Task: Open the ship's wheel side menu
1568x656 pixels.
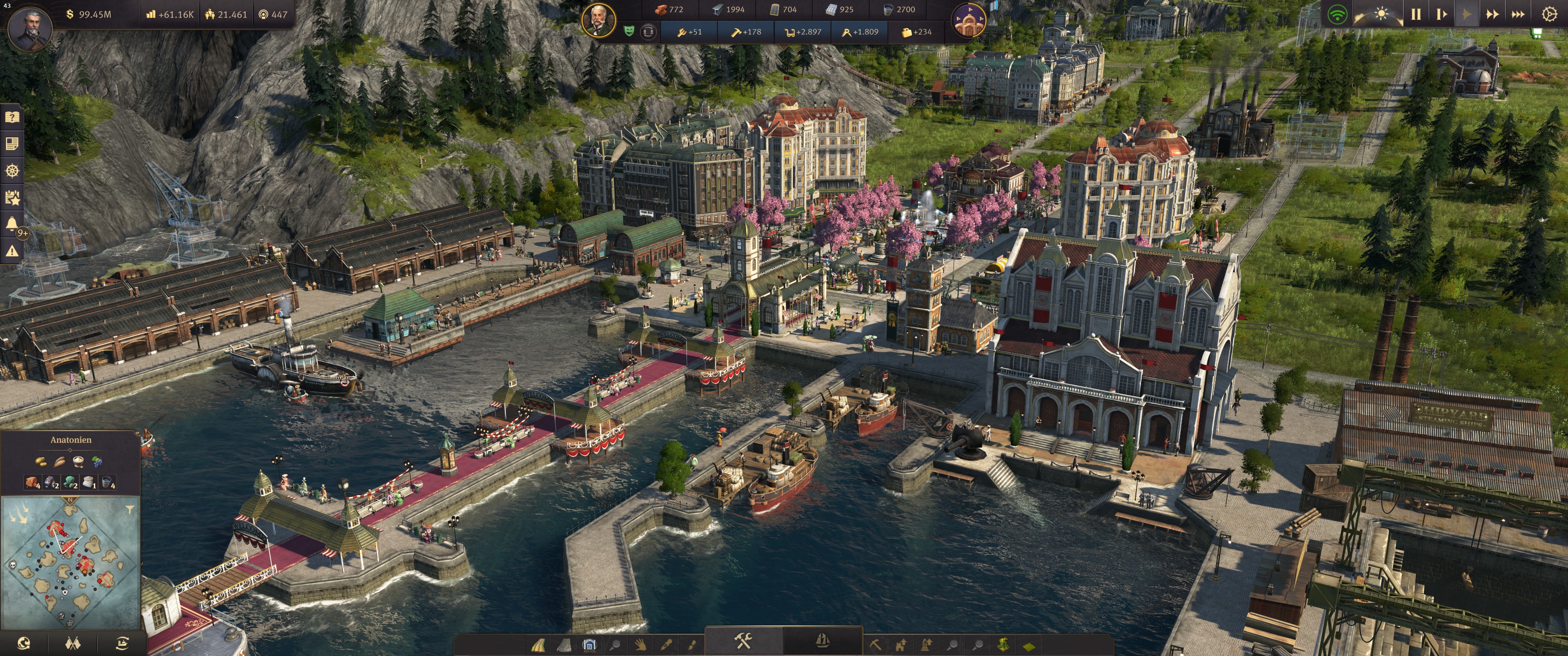Action: tap(12, 170)
